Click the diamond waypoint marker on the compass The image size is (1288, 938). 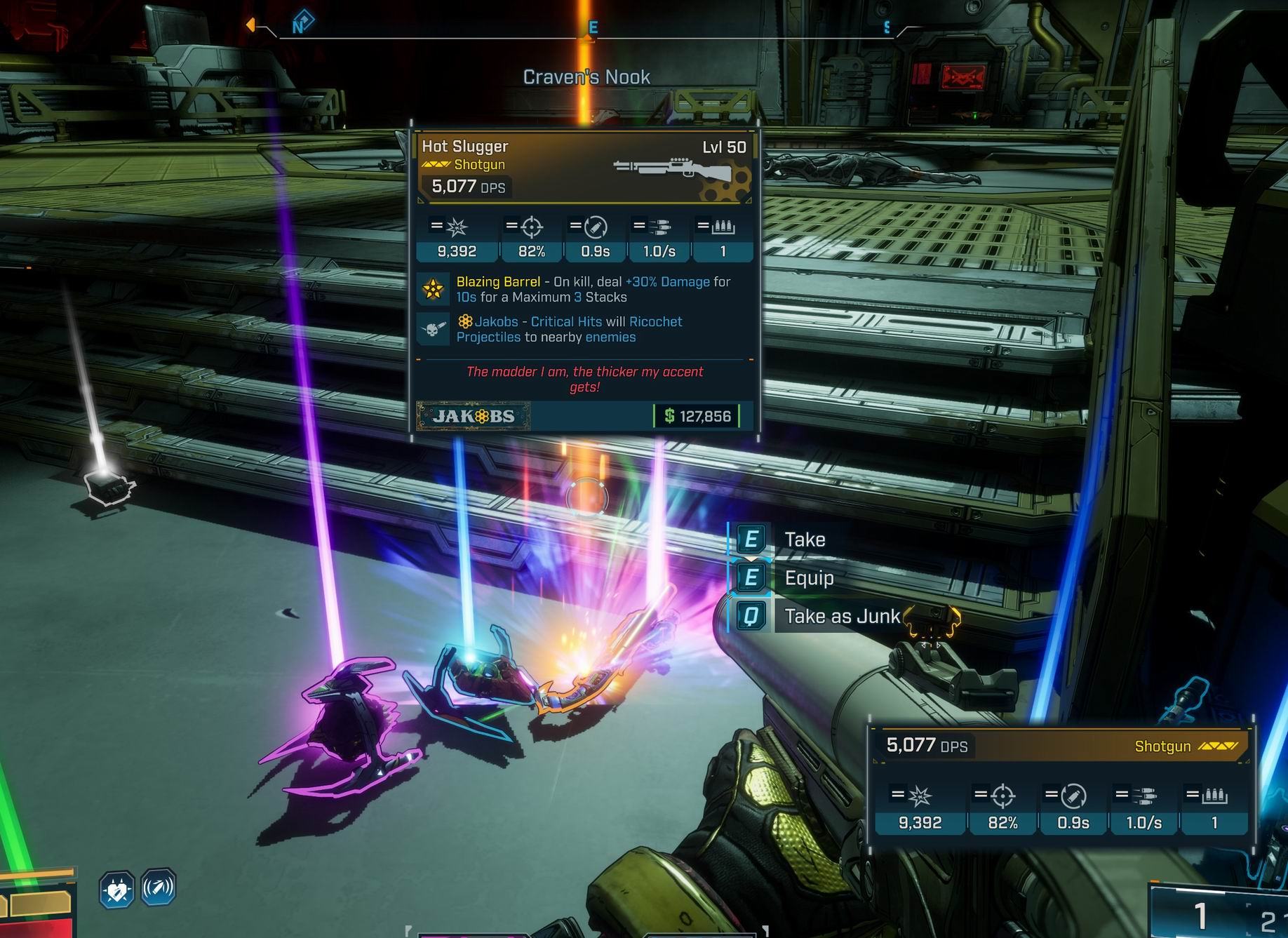[x=302, y=23]
